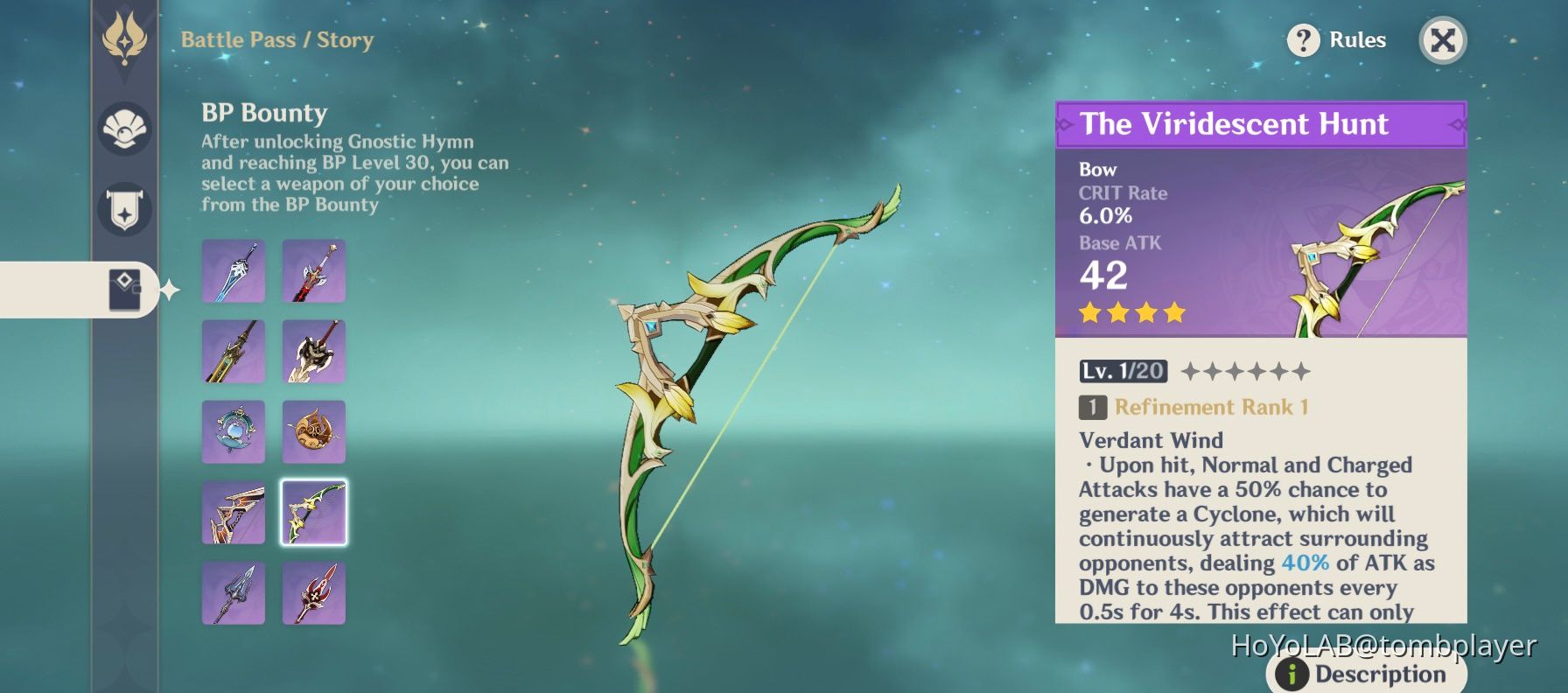Viewport: 1568px width, 693px height.
Task: Select the other bow weapon thumbnail
Action: pyautogui.click(x=233, y=512)
